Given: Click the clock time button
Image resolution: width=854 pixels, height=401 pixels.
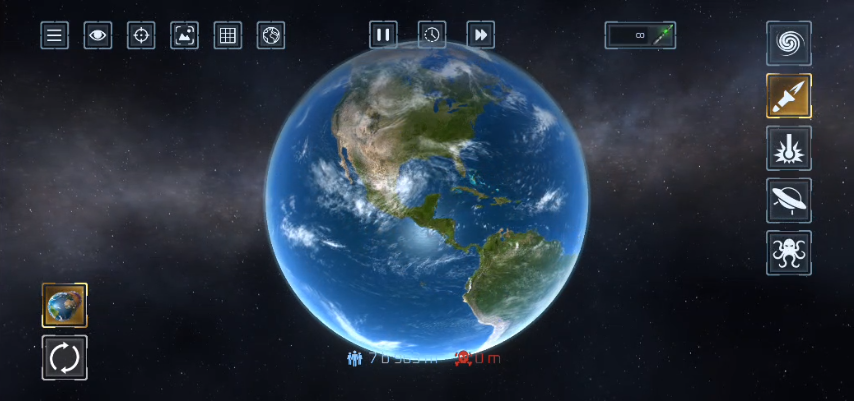Looking at the screenshot, I should pos(431,35).
